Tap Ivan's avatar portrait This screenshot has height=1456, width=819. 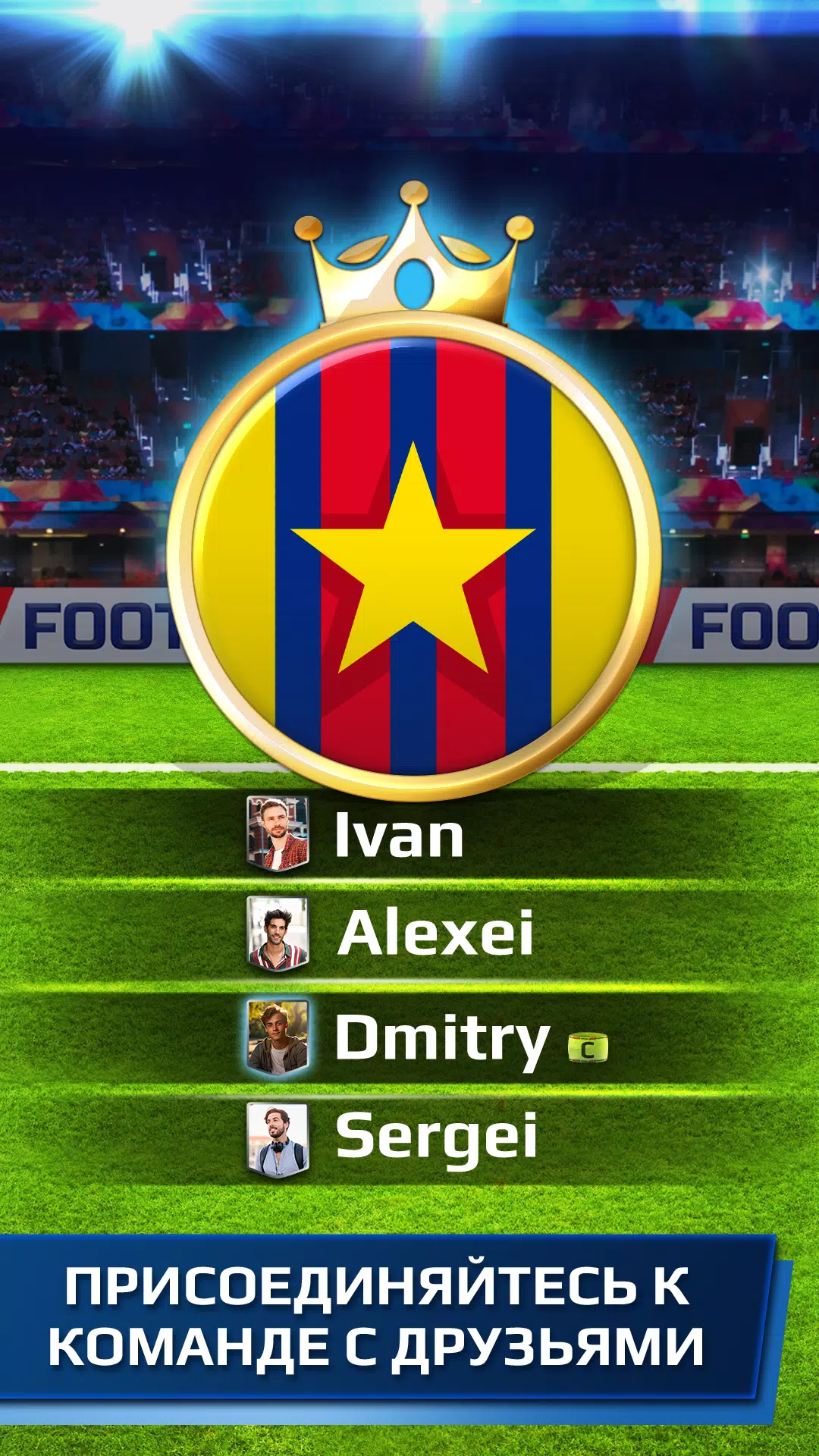[x=278, y=833]
